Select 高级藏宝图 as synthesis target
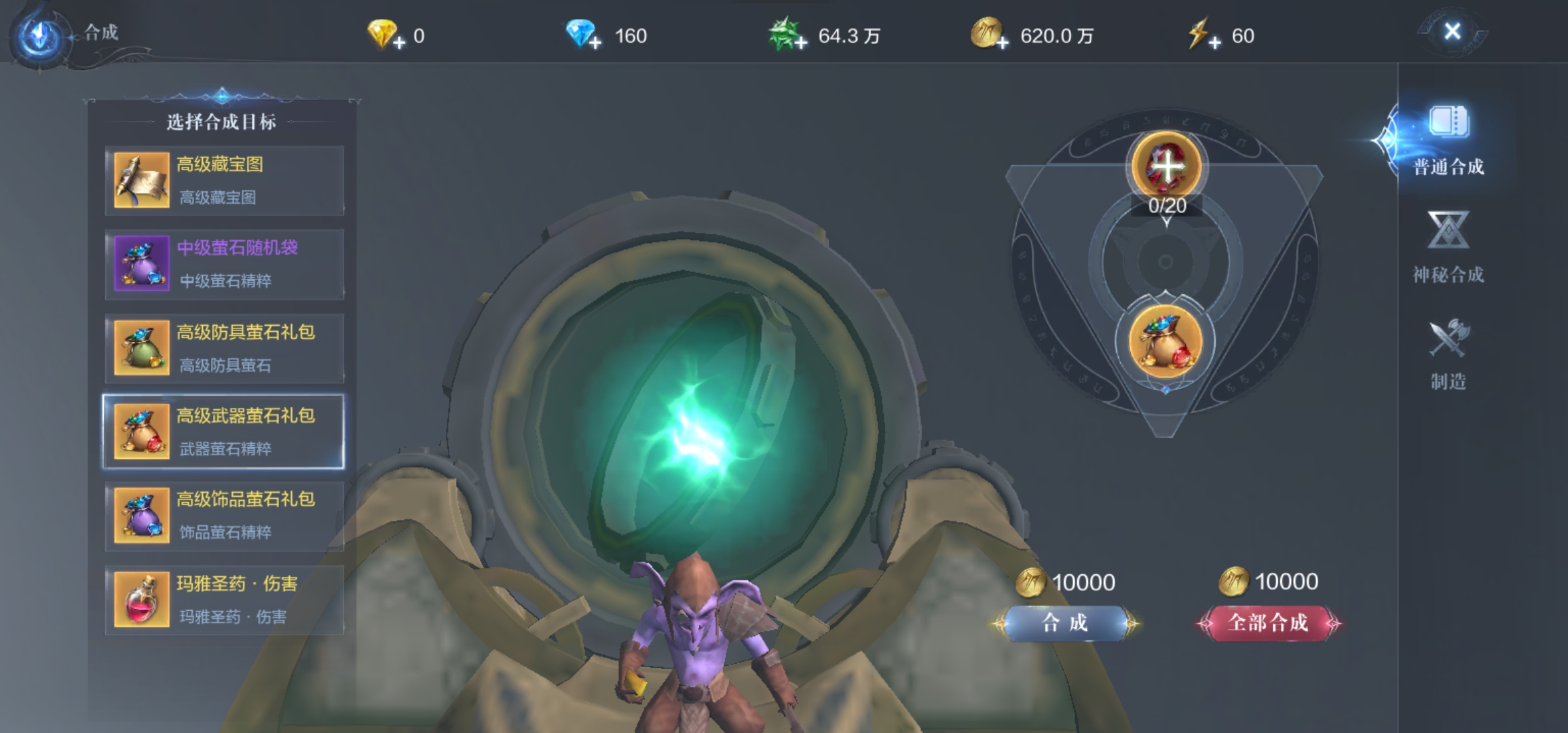This screenshot has width=1568, height=733. point(224,181)
